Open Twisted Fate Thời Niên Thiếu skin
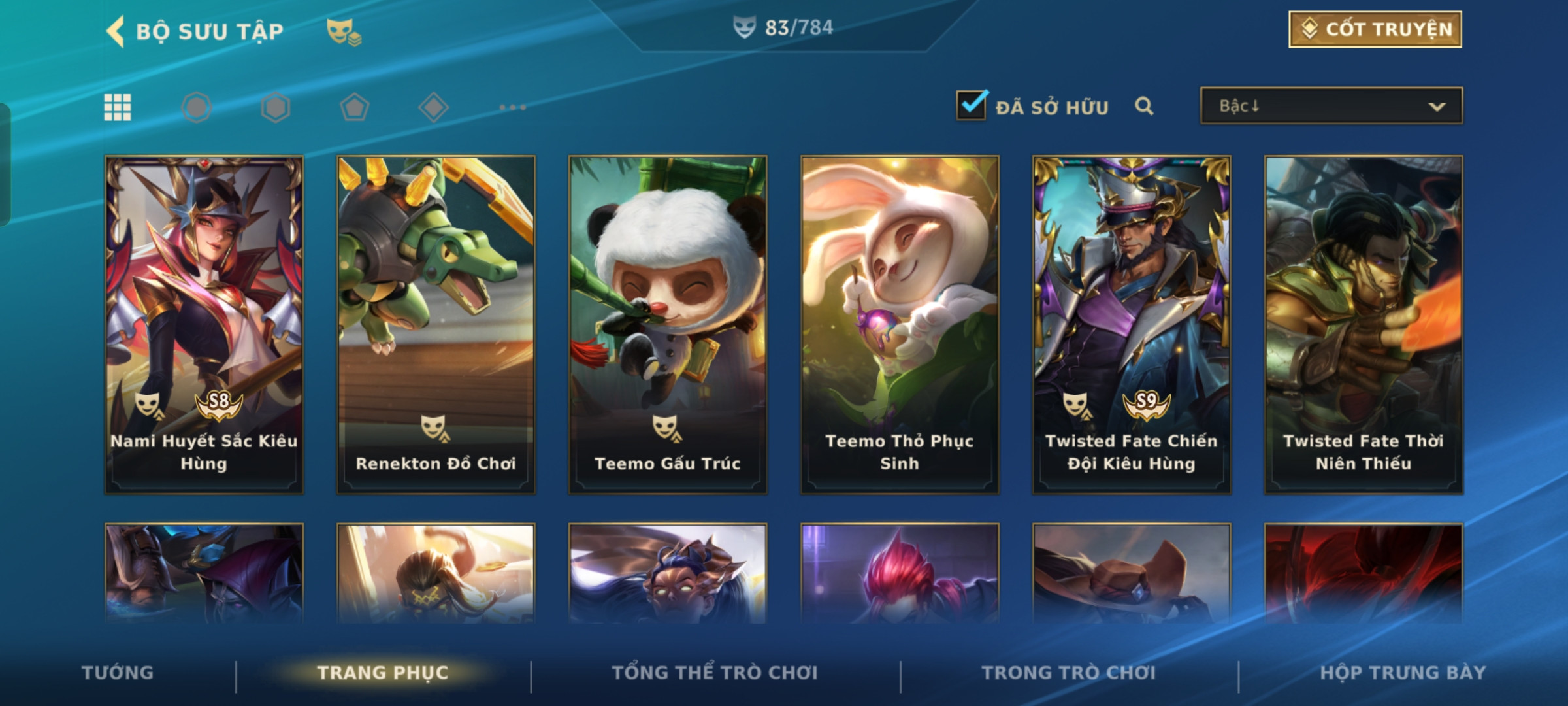Screen dimensions: 1568x706 [1364, 324]
